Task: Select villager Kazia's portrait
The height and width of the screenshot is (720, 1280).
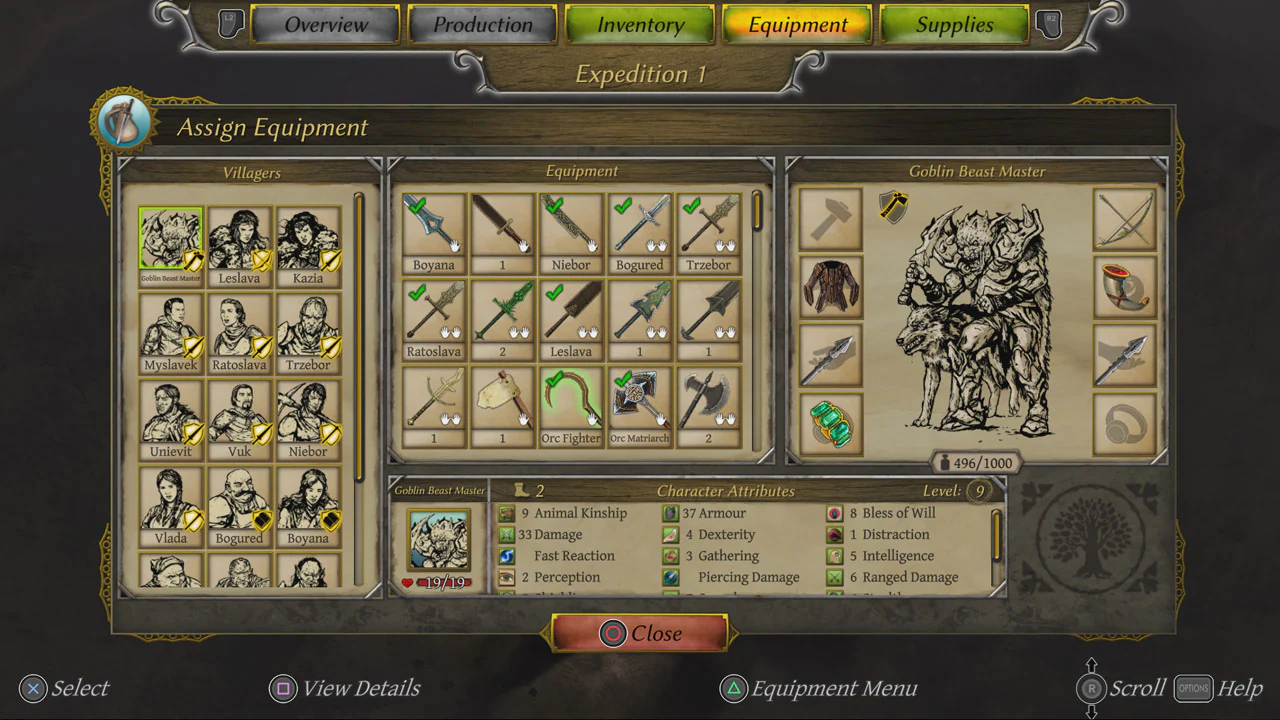Action: (308, 237)
